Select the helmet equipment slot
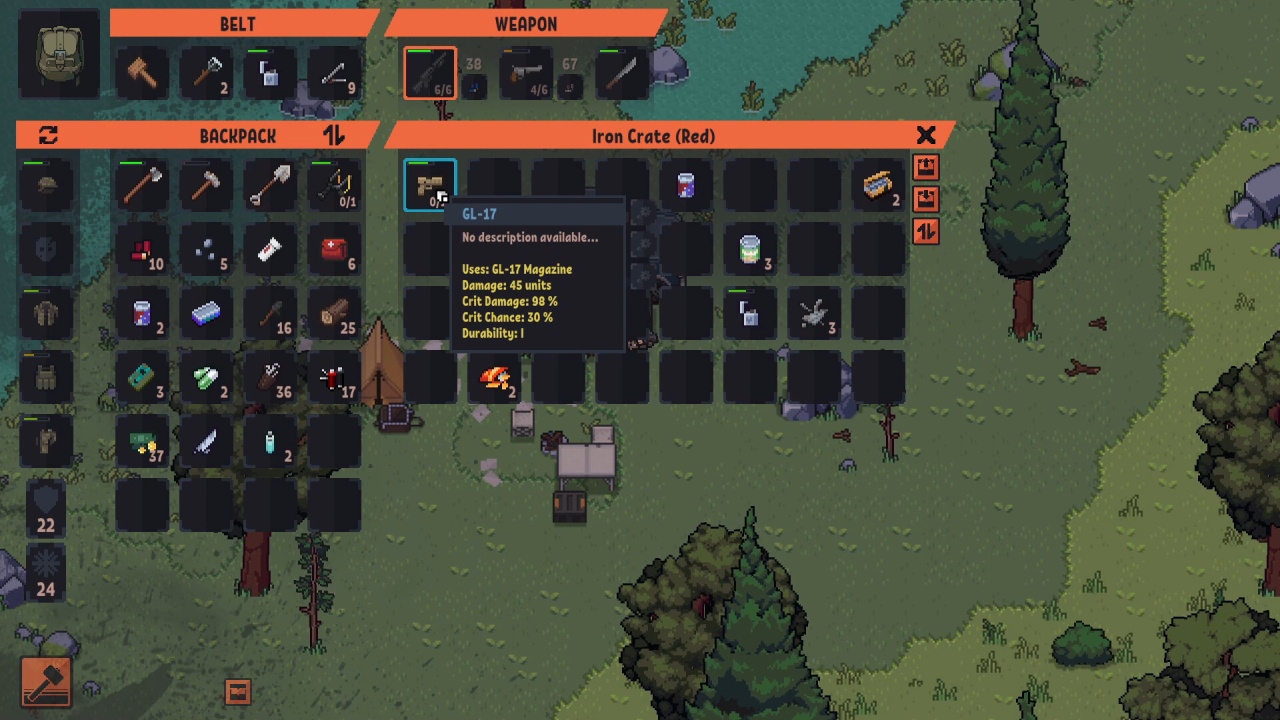 tap(46, 185)
